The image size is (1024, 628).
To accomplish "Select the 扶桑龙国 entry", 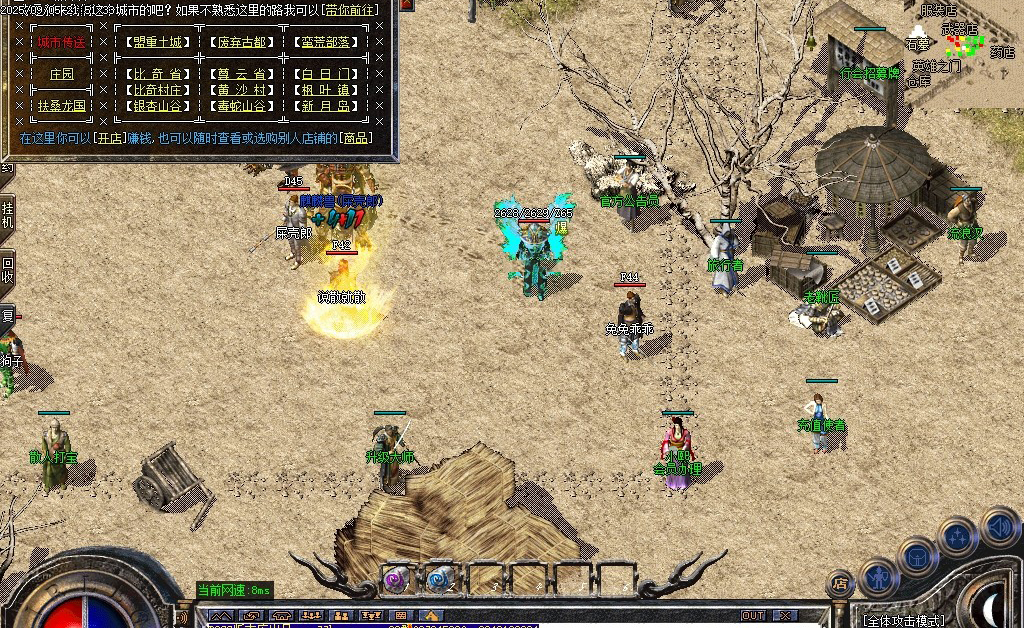I will coord(62,105).
